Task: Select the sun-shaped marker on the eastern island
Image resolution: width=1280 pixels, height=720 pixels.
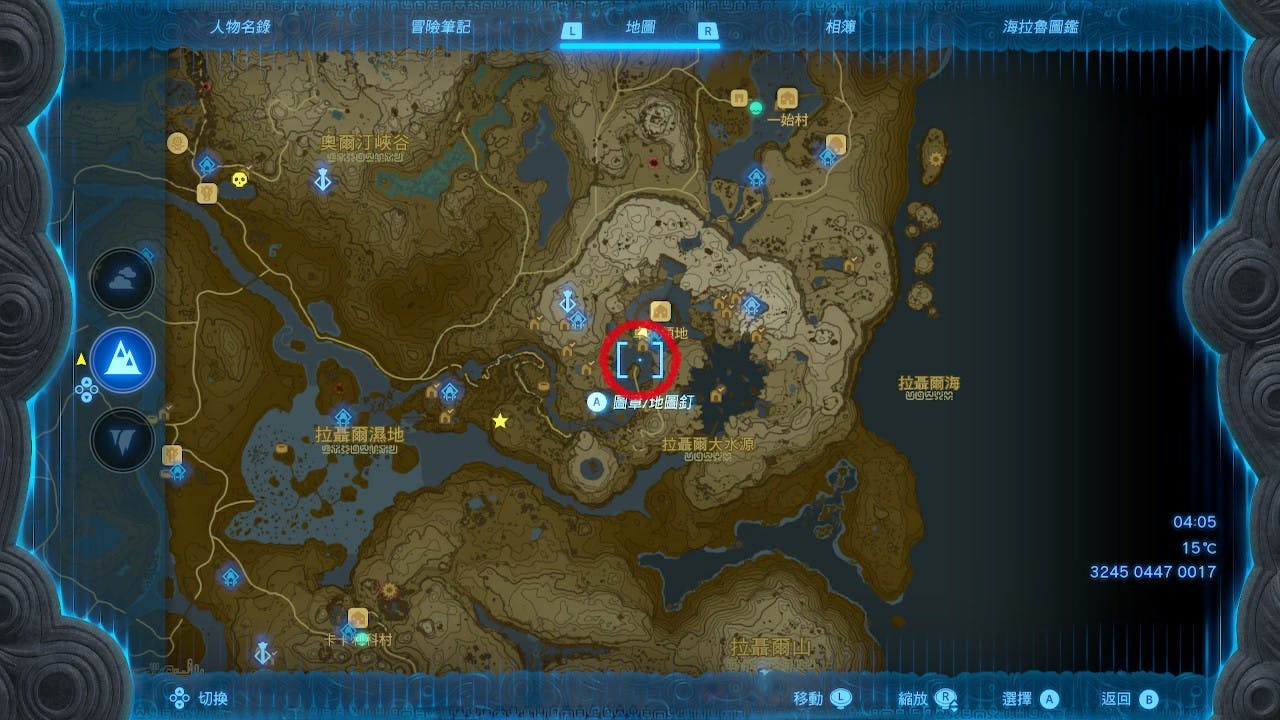Action: click(x=936, y=158)
